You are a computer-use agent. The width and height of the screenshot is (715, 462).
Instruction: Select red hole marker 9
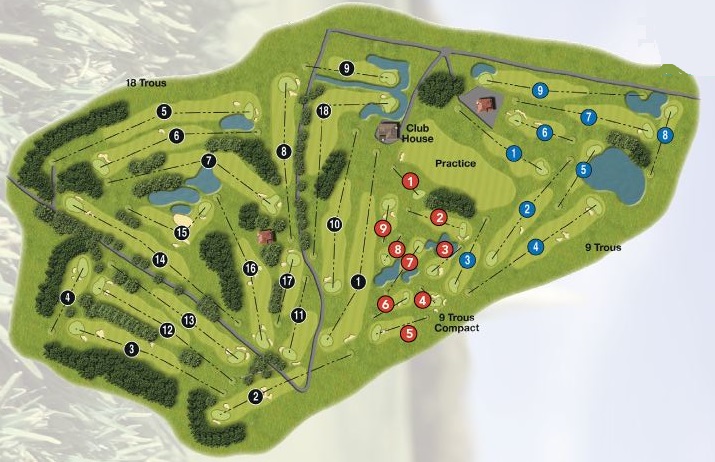coord(382,228)
